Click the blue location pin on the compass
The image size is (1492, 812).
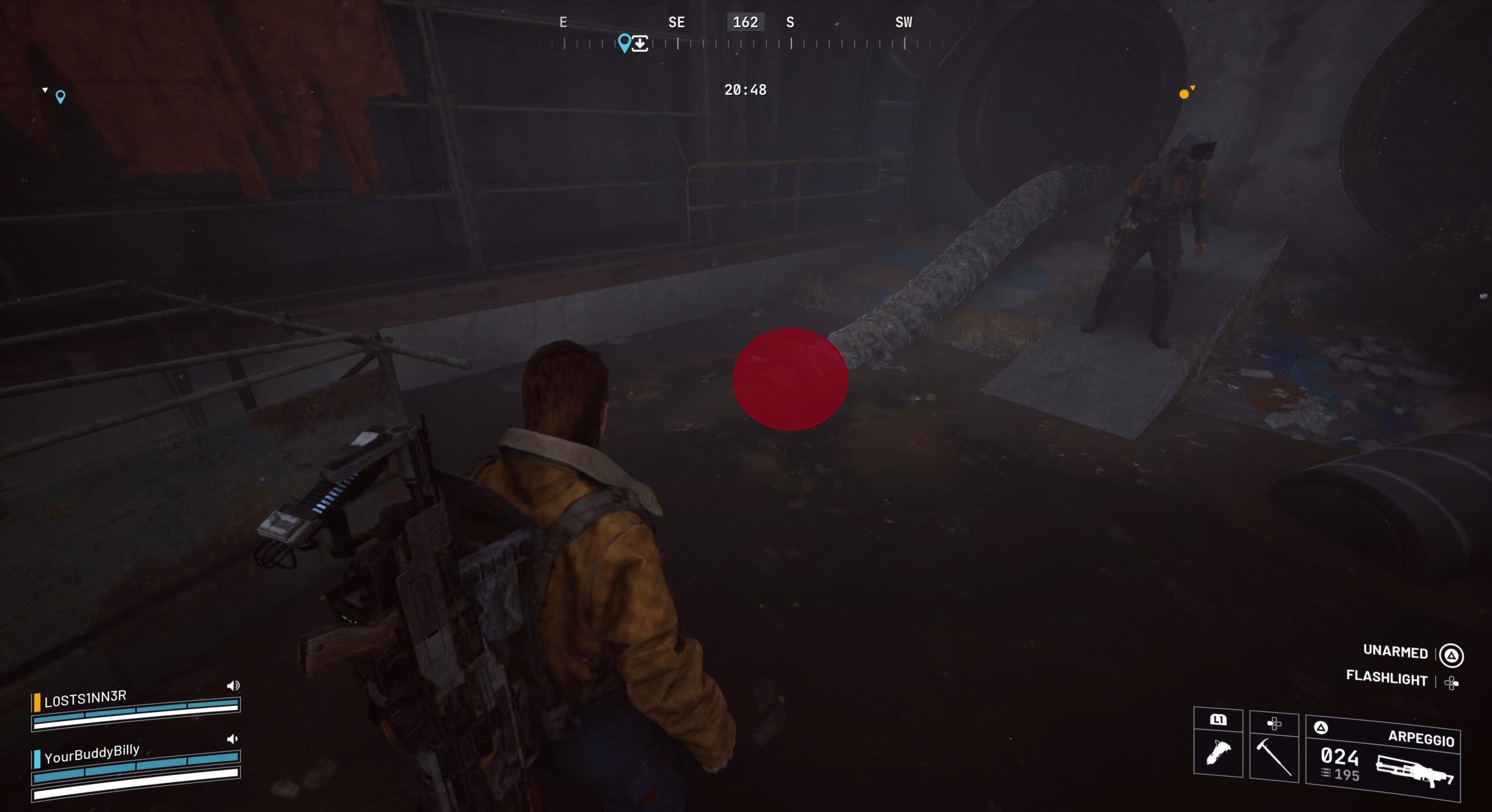(x=624, y=42)
